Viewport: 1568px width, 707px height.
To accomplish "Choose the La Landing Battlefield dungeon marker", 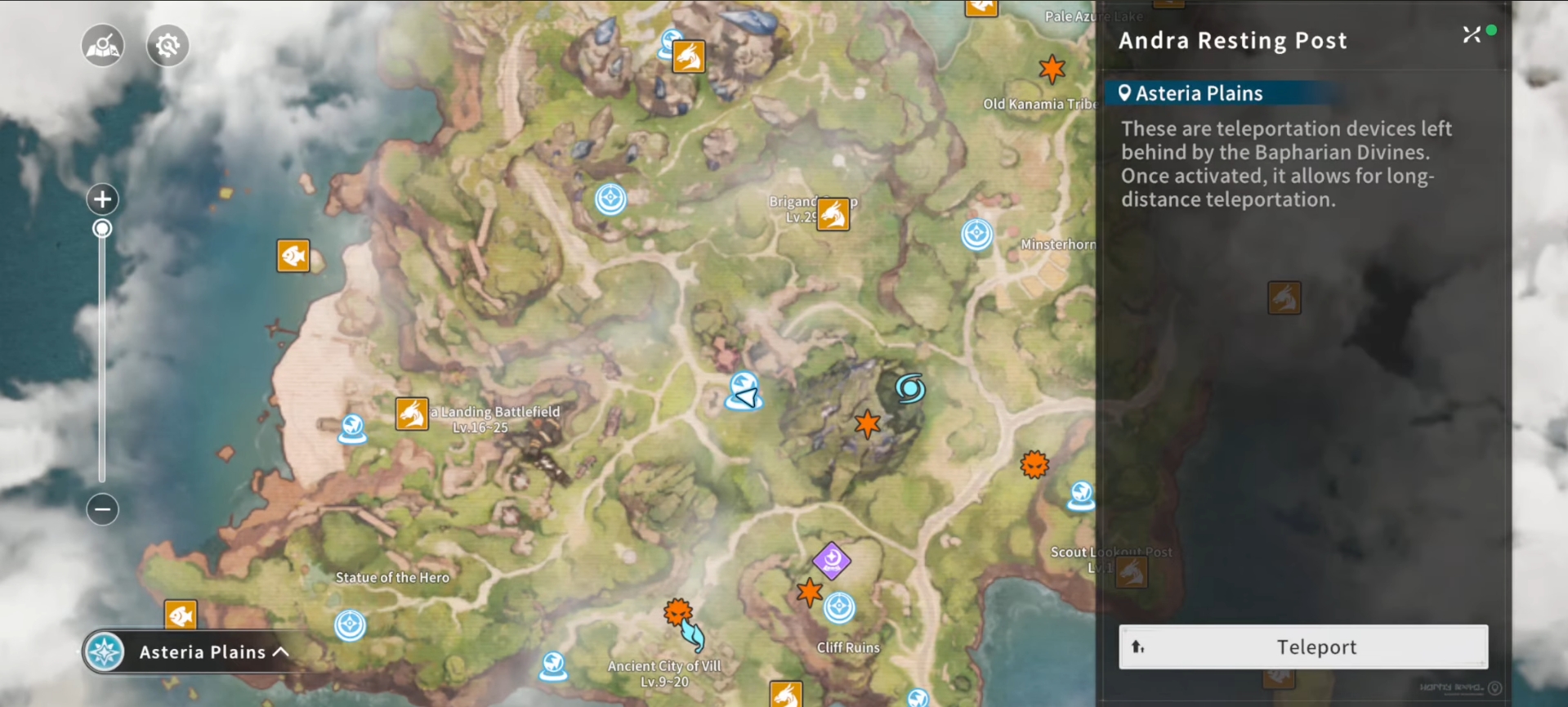I will tap(412, 414).
